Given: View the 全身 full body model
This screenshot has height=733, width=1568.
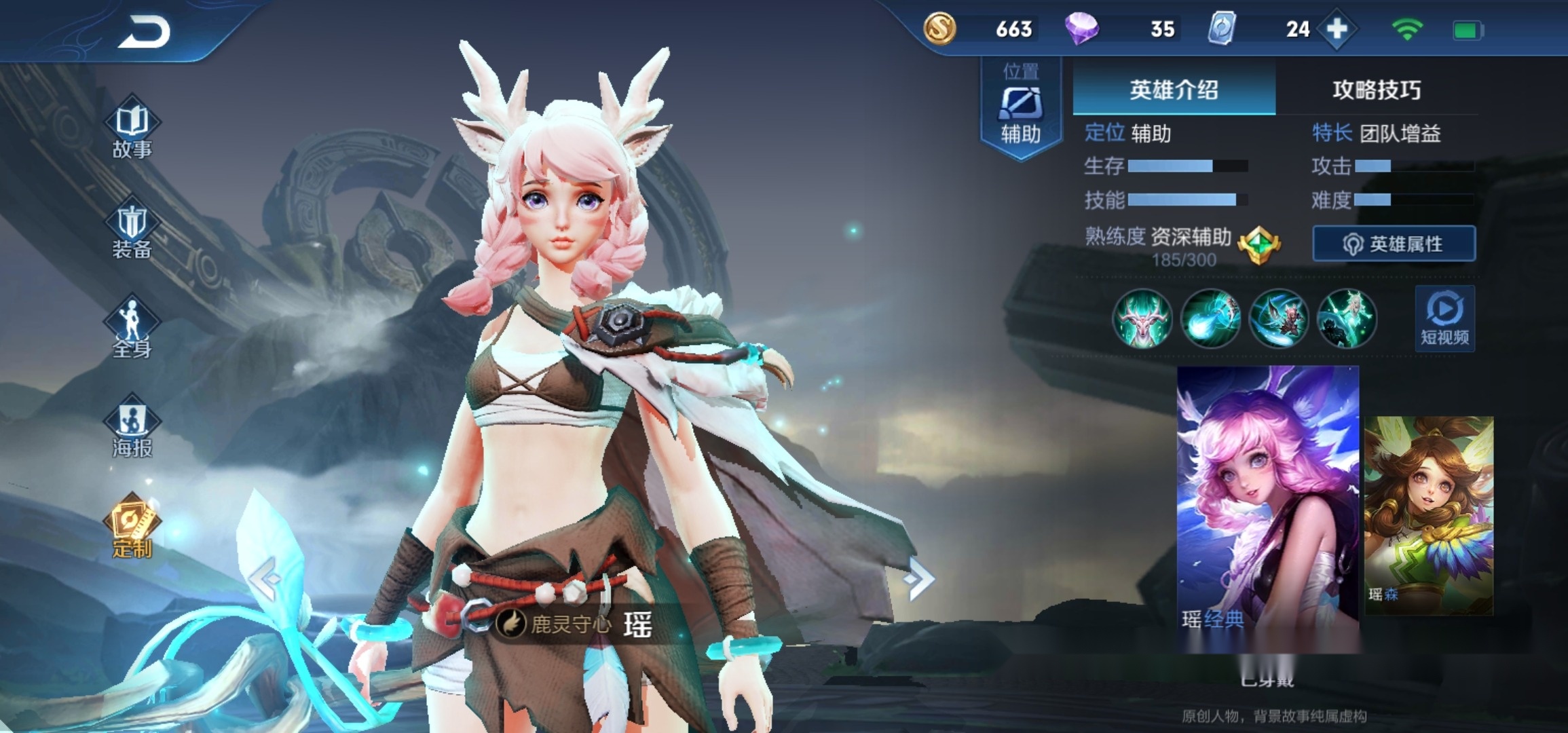Looking at the screenshot, I should click(x=132, y=329).
